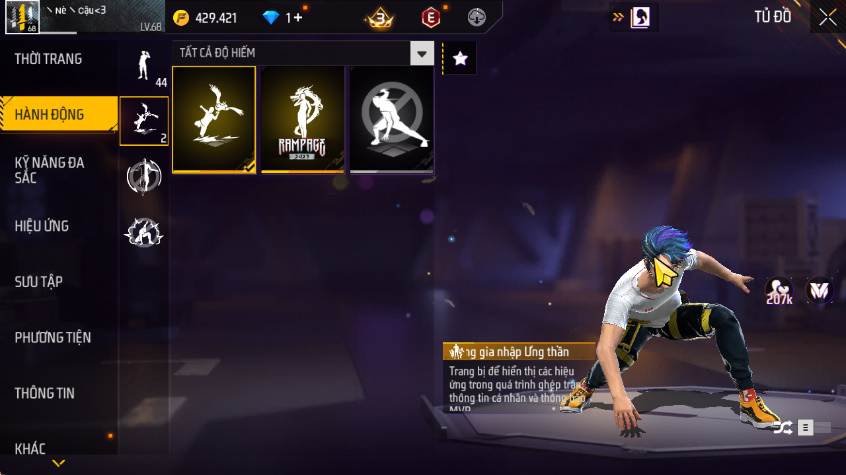Viewport: 846px width, 475px height.
Task: Choose the Khác category
Action: pos(30,448)
